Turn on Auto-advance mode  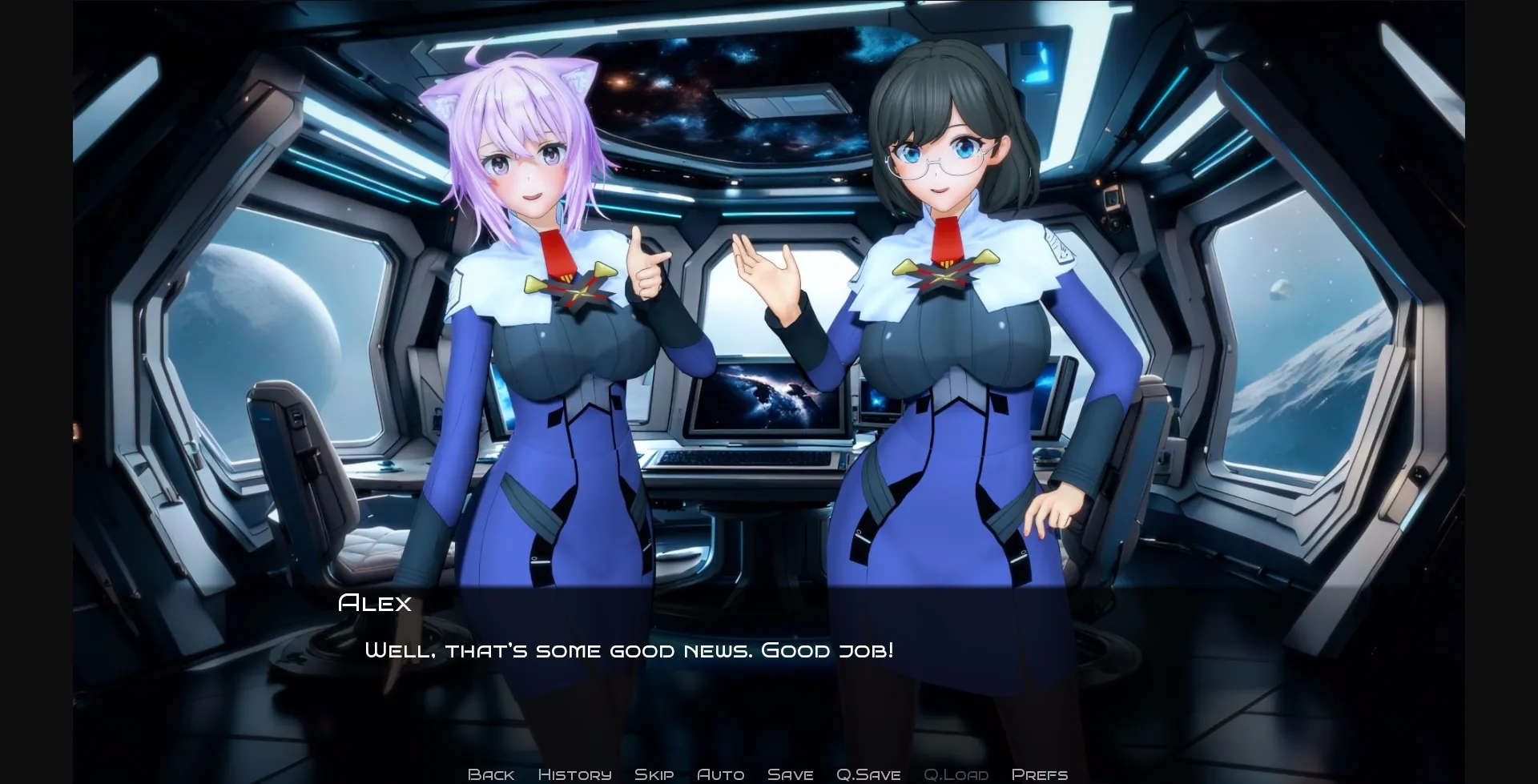(x=721, y=774)
